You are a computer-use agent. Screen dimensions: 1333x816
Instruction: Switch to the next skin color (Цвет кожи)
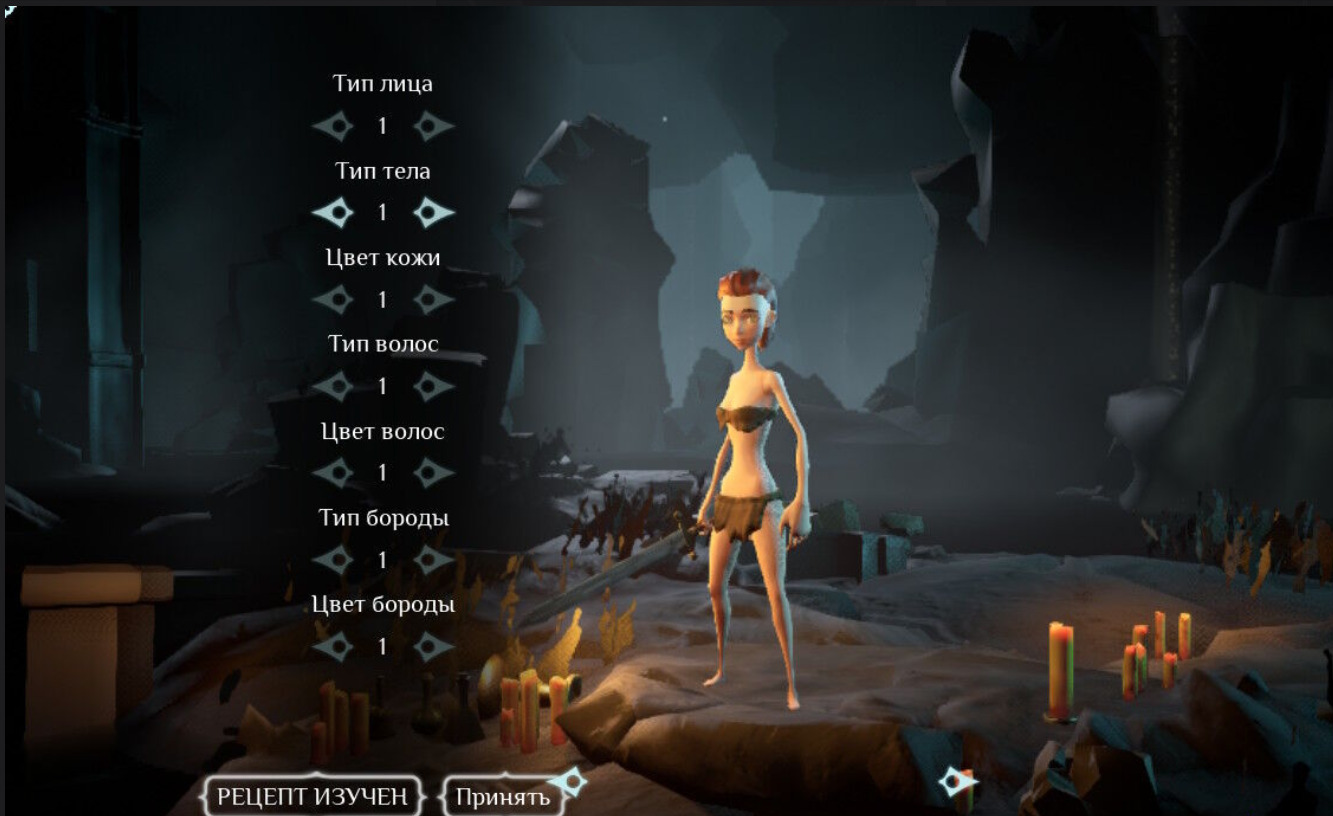coord(433,299)
